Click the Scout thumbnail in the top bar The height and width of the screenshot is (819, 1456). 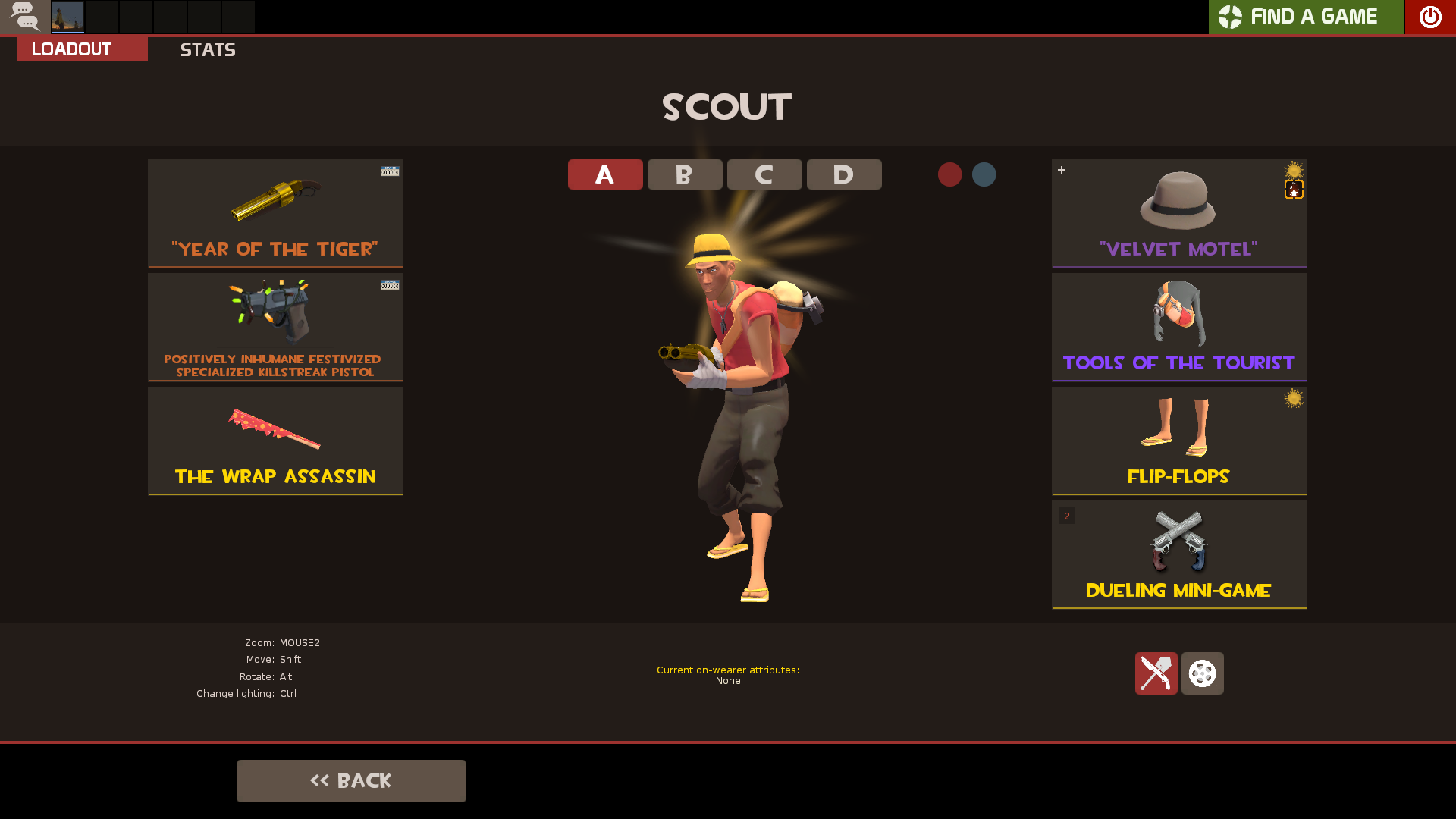(67, 17)
